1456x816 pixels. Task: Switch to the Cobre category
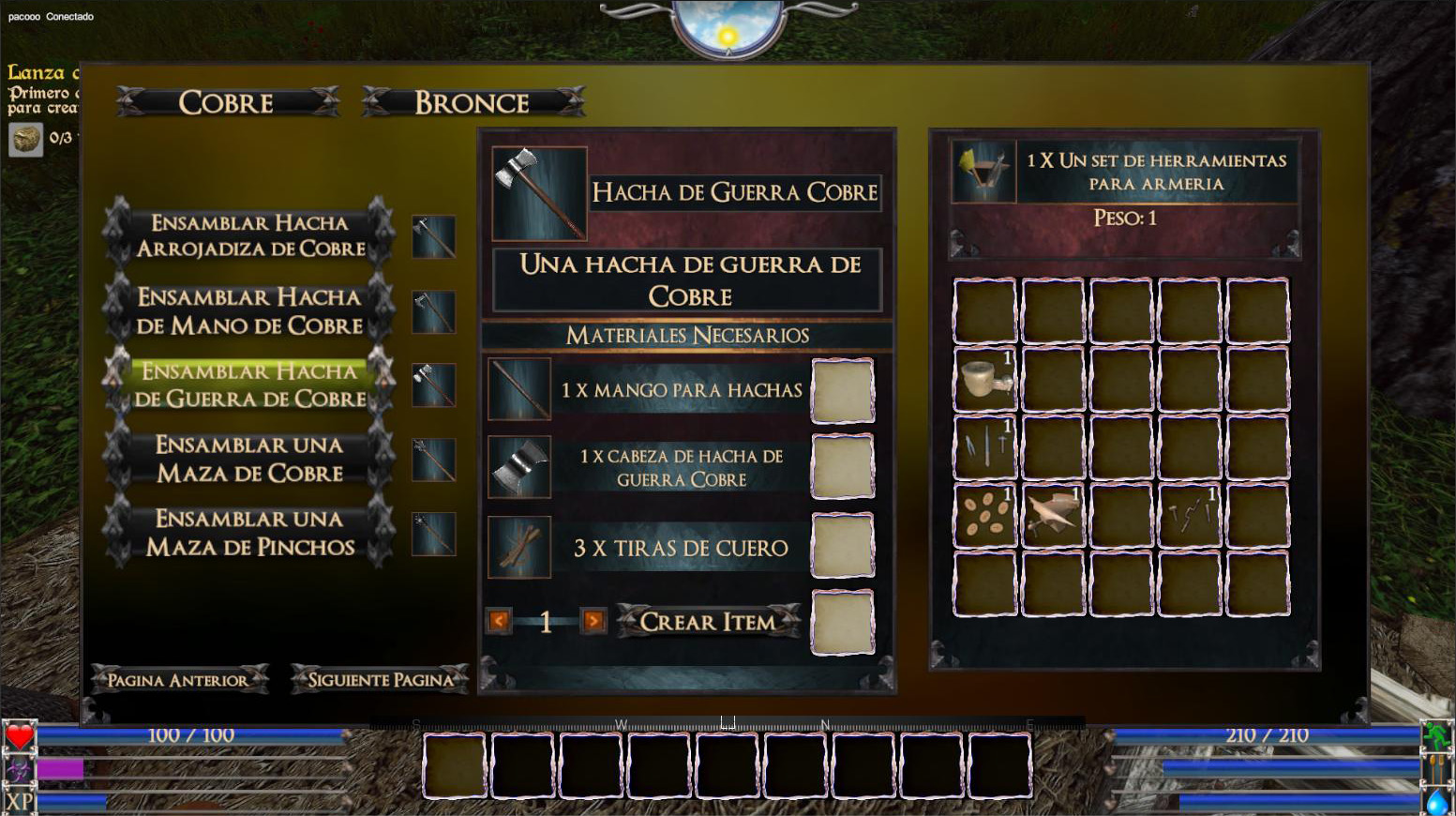click(x=227, y=102)
